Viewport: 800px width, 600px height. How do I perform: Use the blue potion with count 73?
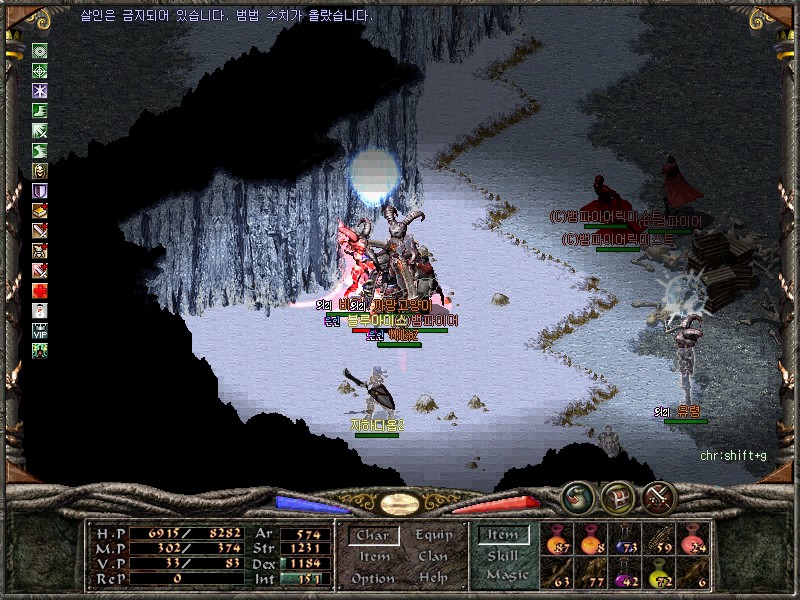pyautogui.click(x=628, y=540)
